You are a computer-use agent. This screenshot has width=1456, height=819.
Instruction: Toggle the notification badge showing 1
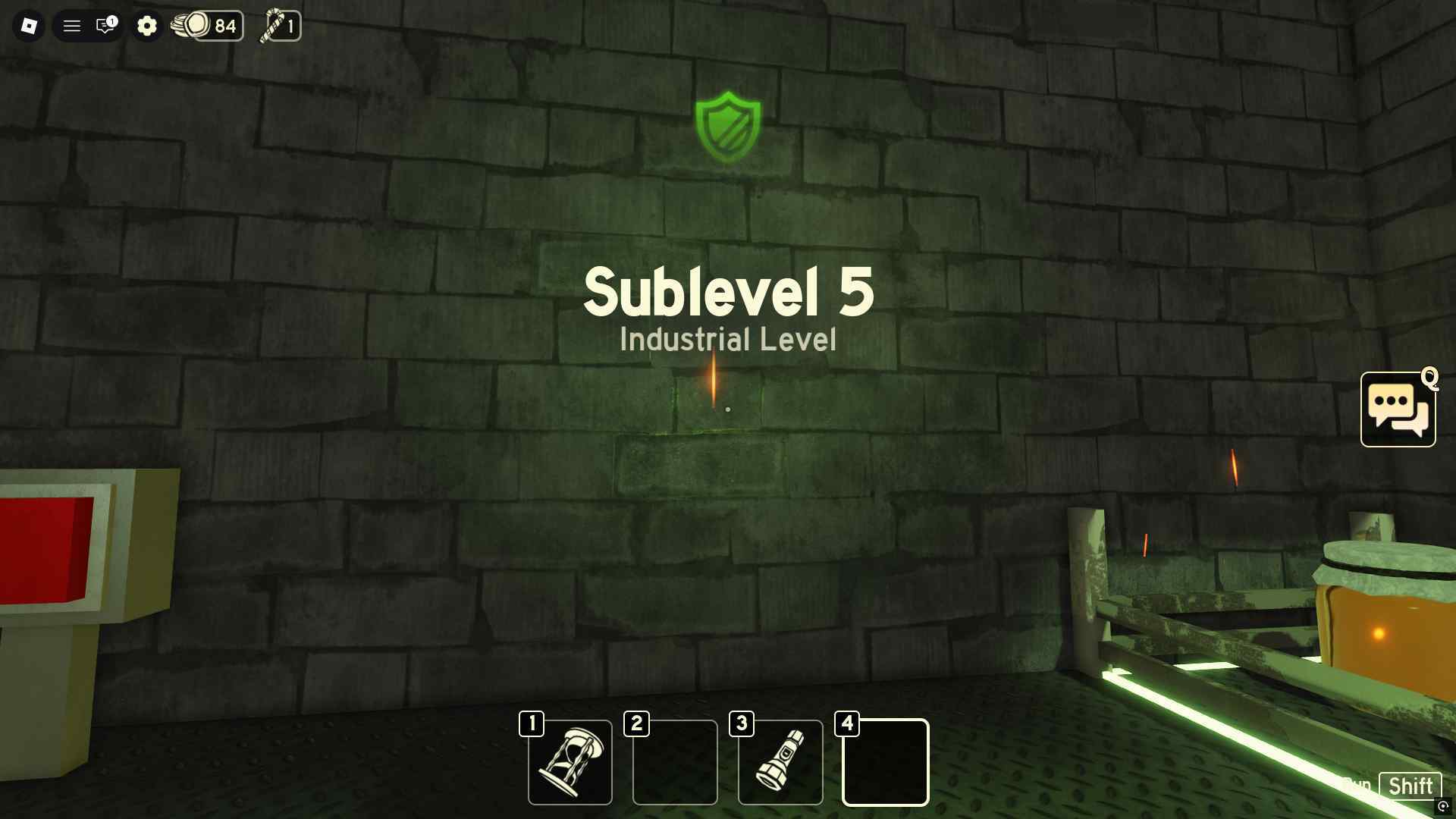click(x=112, y=20)
